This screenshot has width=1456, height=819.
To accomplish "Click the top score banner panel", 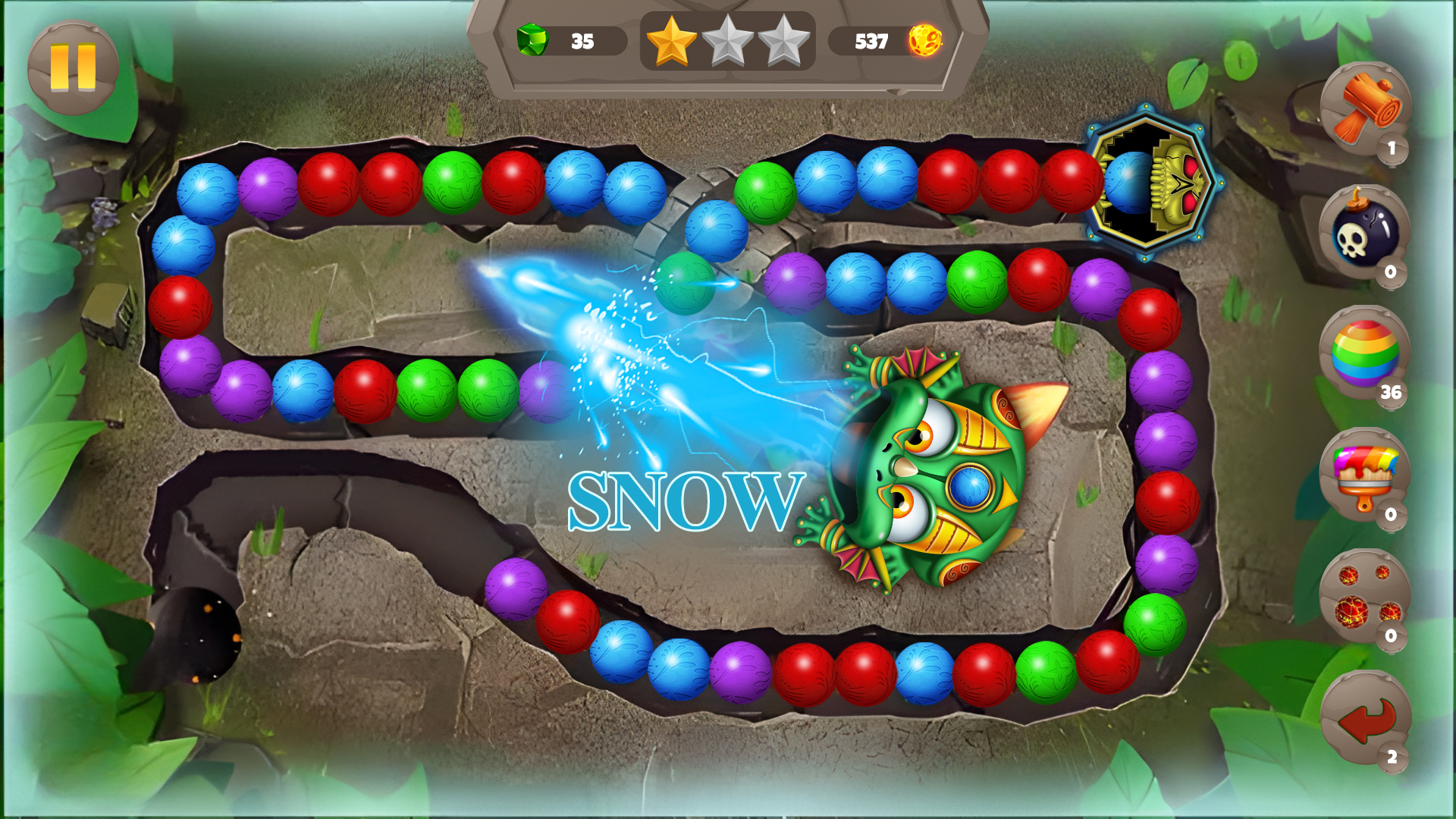I will [x=724, y=45].
